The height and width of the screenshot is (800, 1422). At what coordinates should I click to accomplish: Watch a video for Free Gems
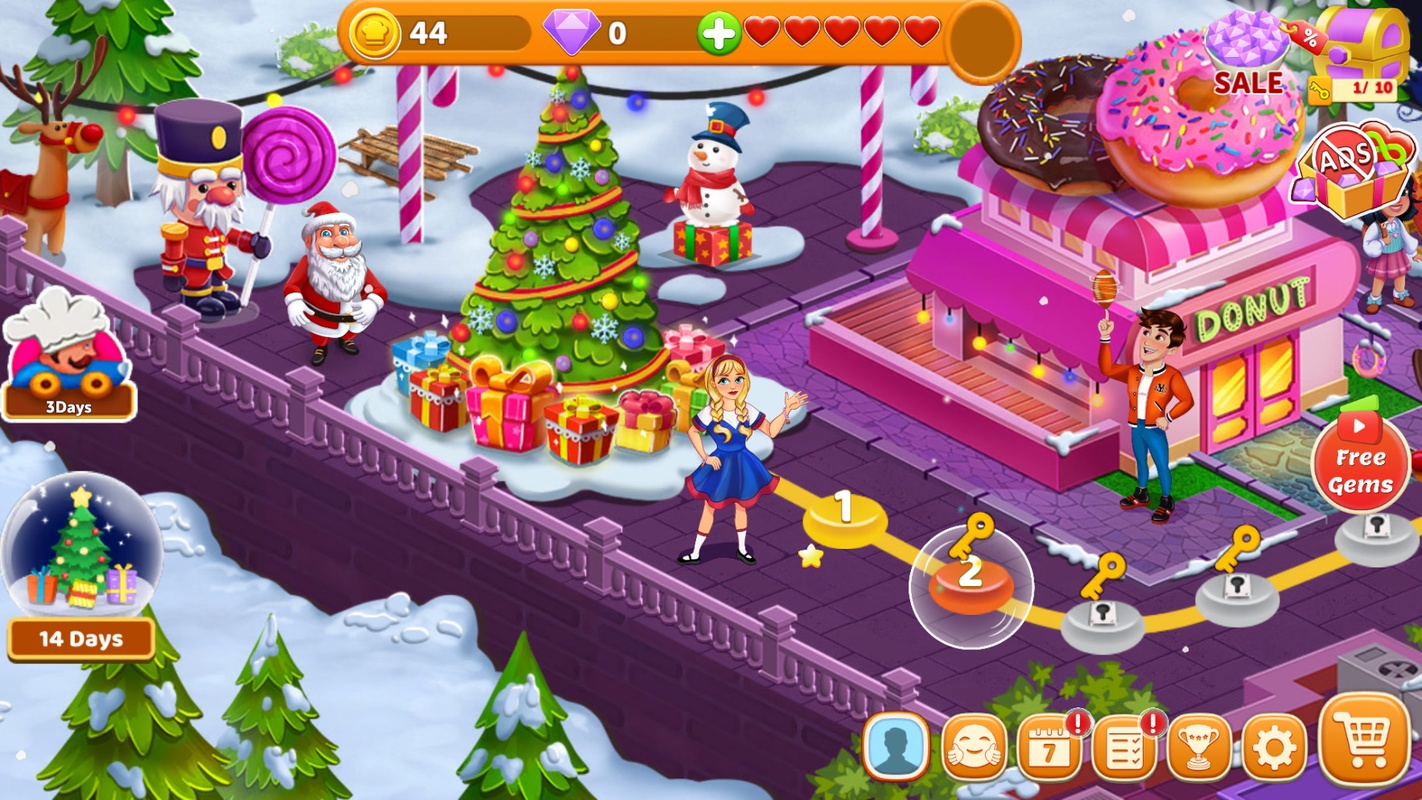tap(1361, 461)
